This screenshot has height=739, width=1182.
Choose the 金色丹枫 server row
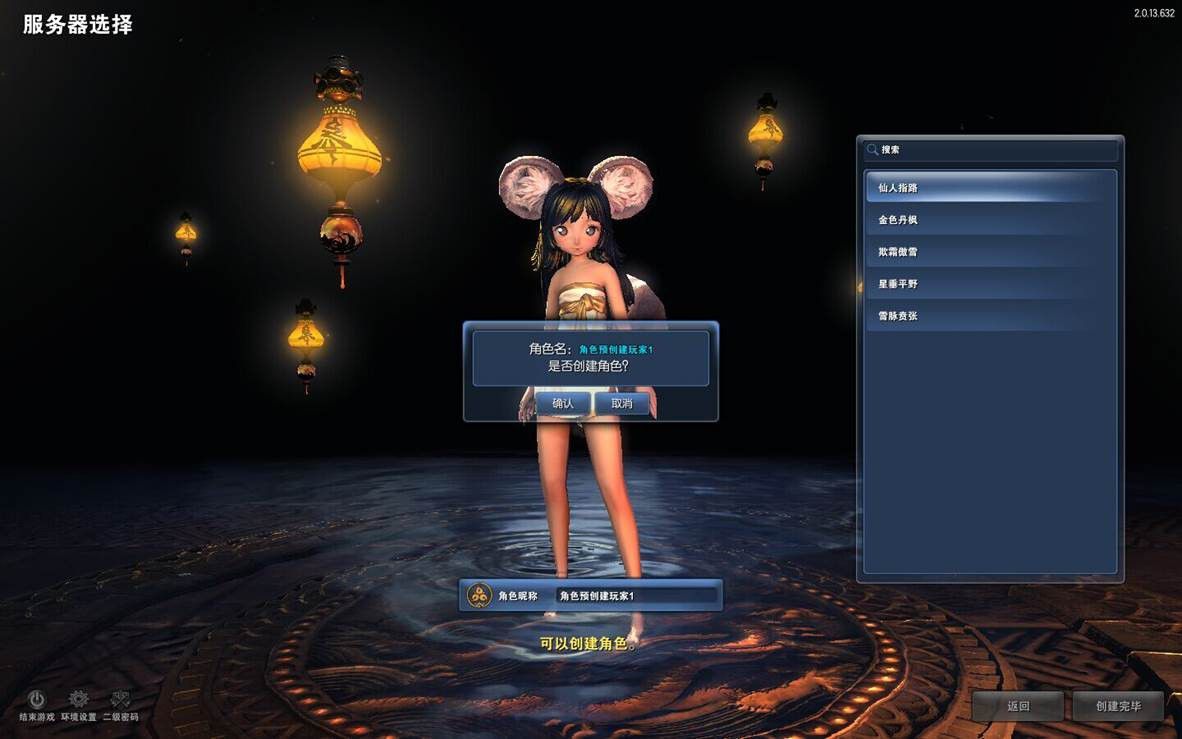(990, 220)
